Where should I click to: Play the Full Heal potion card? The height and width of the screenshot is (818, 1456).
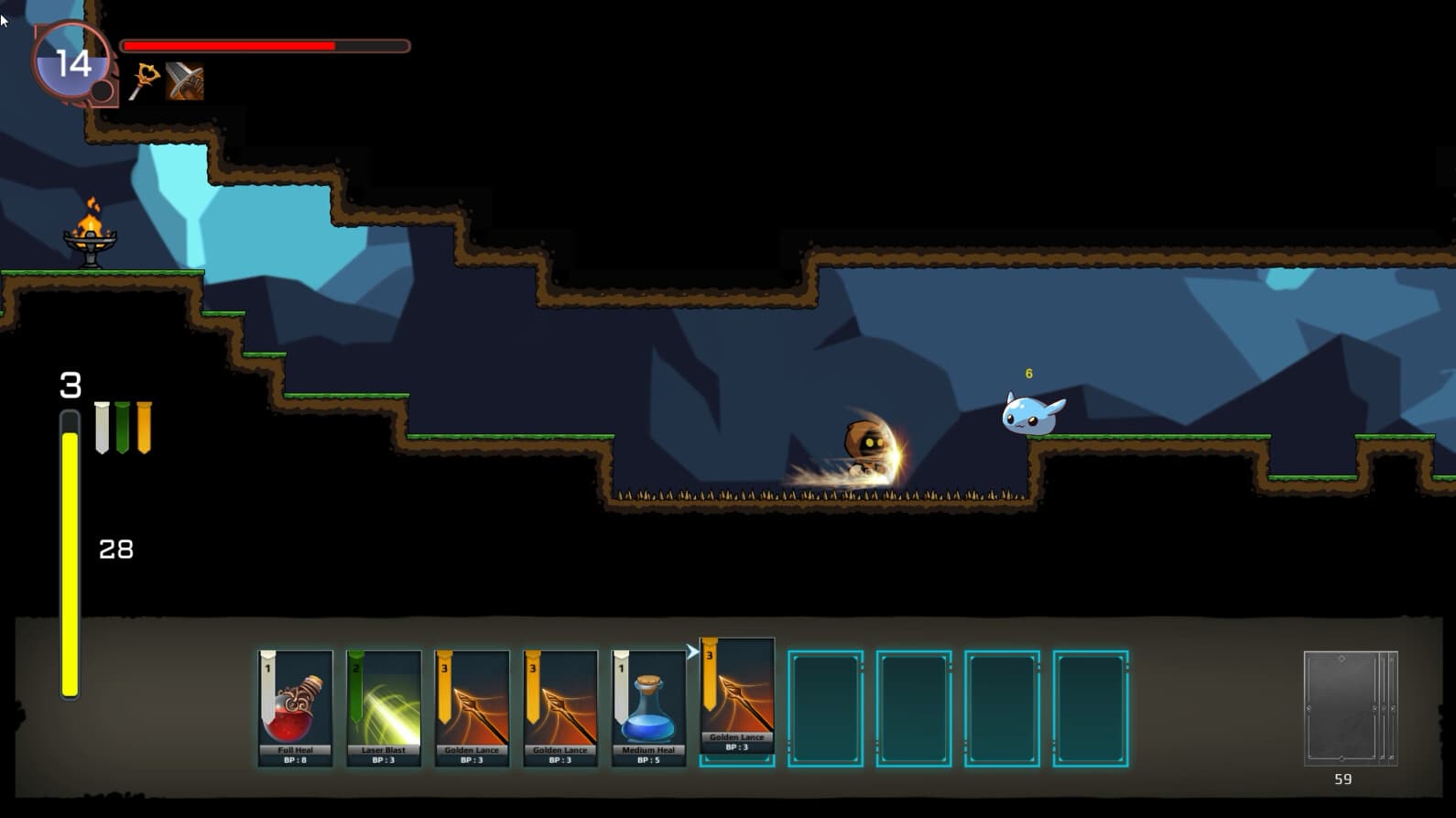point(295,705)
